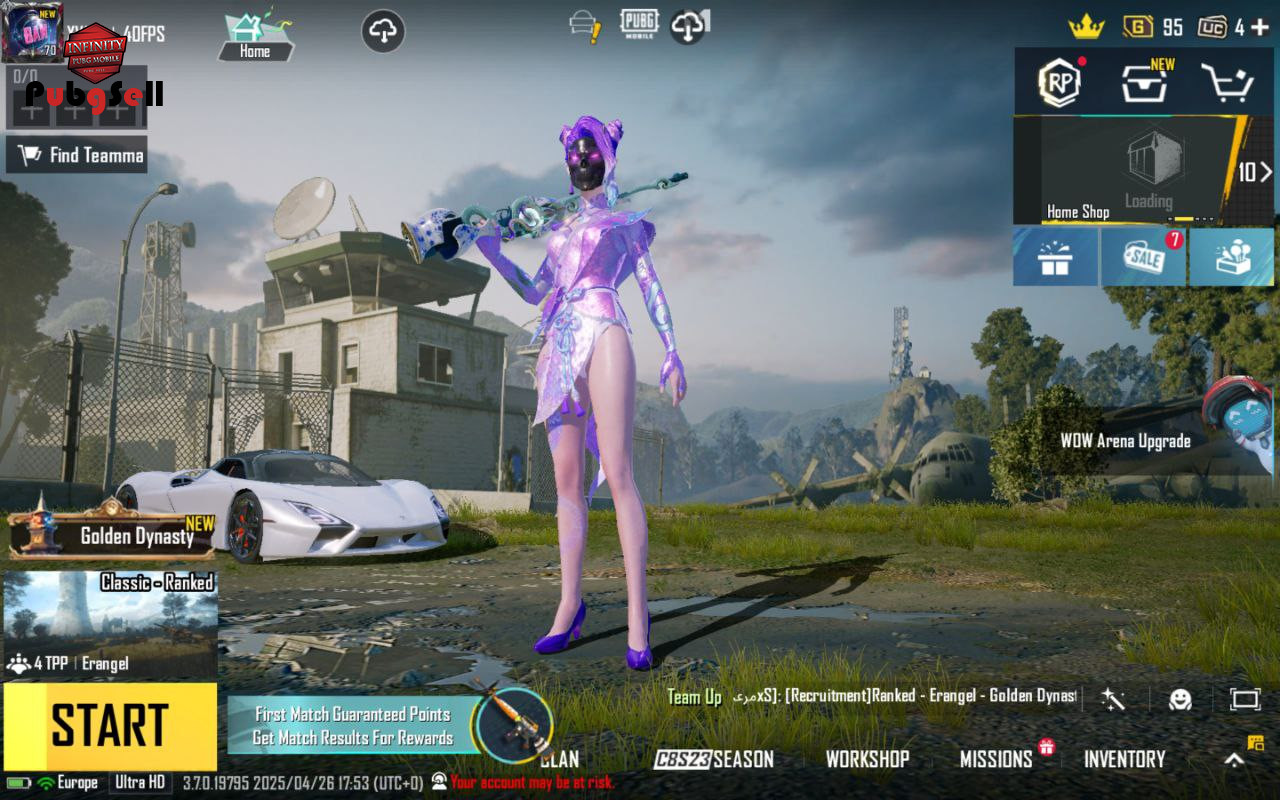Open the emote smiley icon
The image size is (1280, 800).
click(x=1180, y=699)
